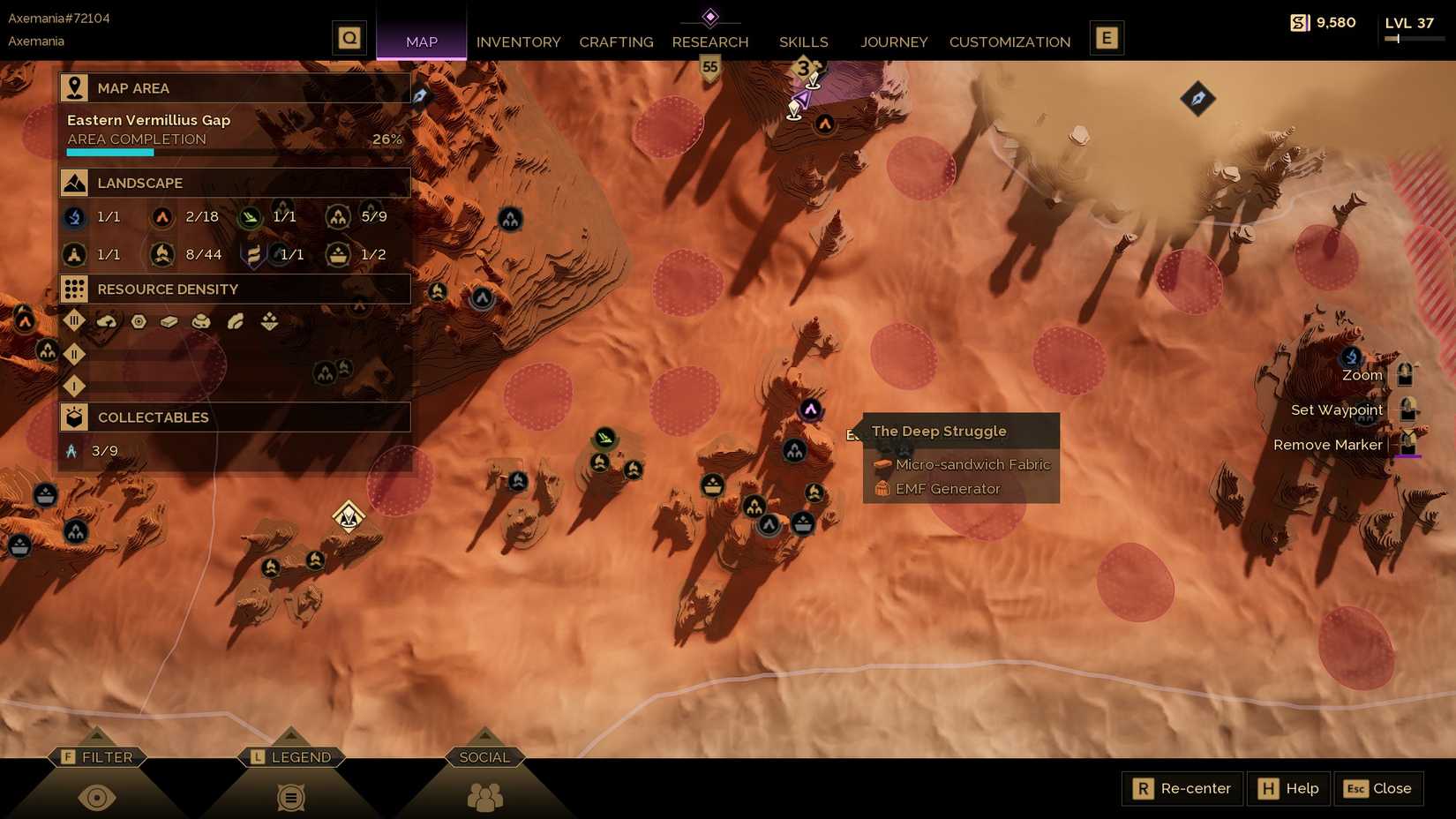Open the Research menu
The width and height of the screenshot is (1456, 819).
click(x=710, y=41)
